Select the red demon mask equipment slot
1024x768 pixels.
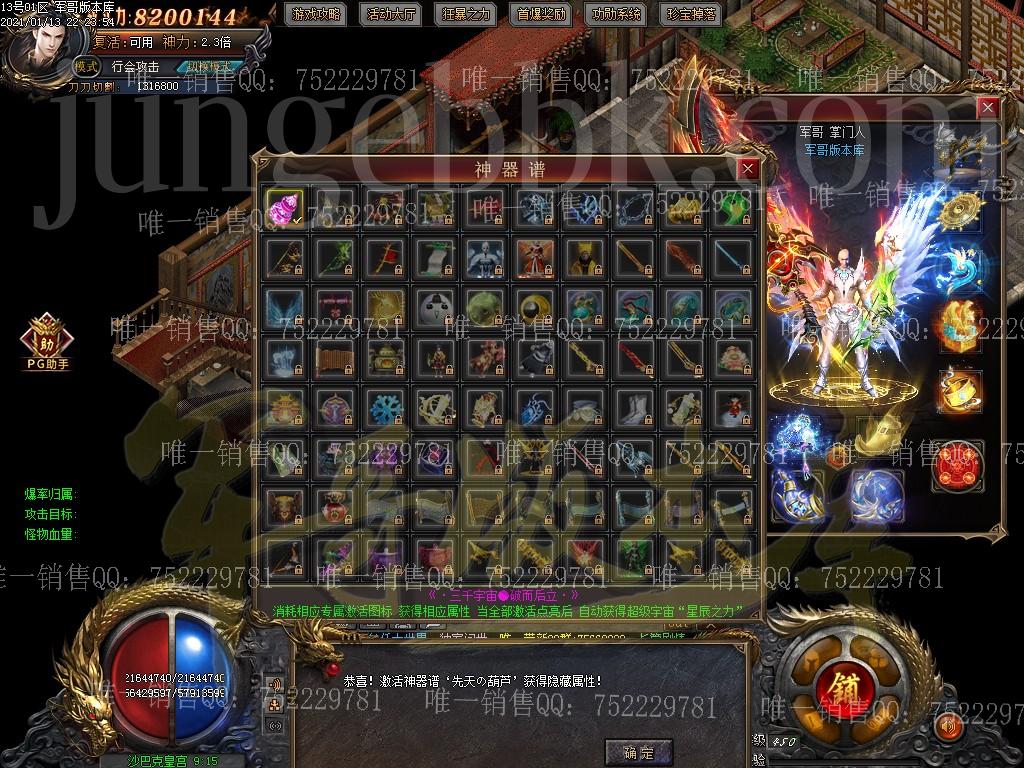957,466
